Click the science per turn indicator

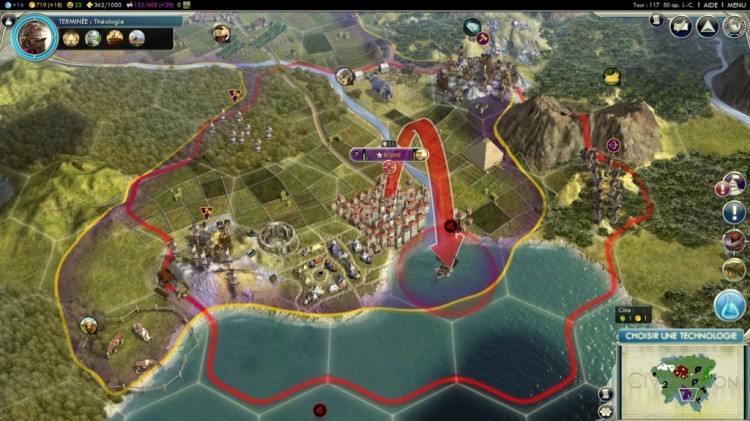pos(12,5)
